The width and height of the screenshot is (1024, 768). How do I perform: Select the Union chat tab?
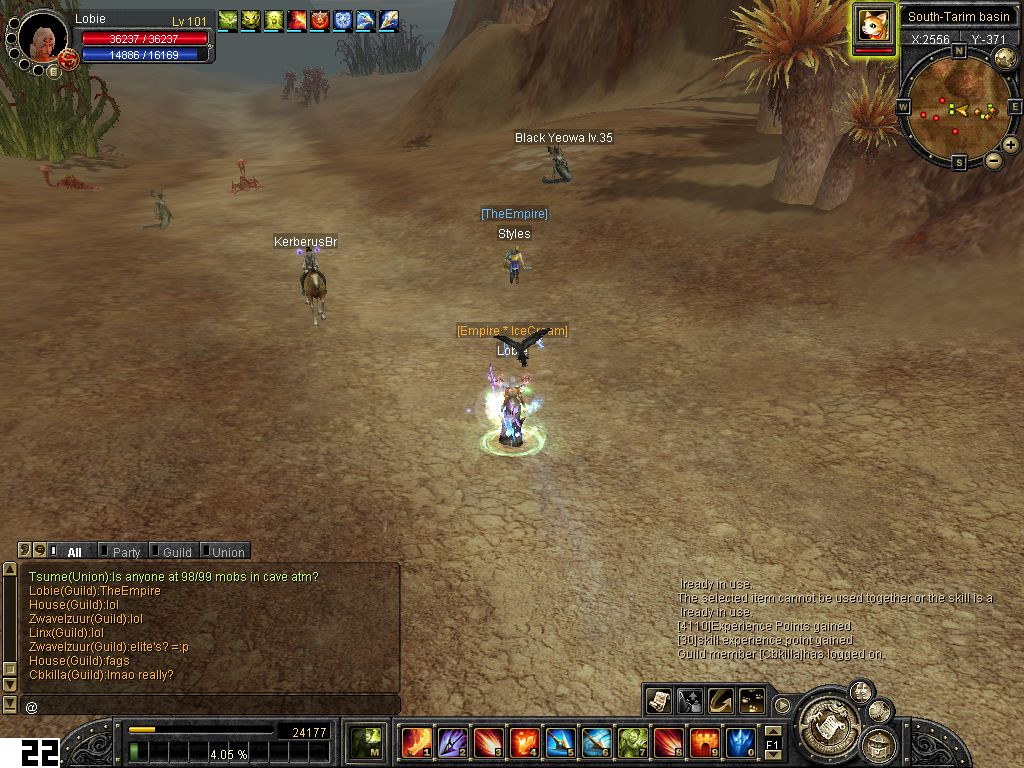(227, 552)
